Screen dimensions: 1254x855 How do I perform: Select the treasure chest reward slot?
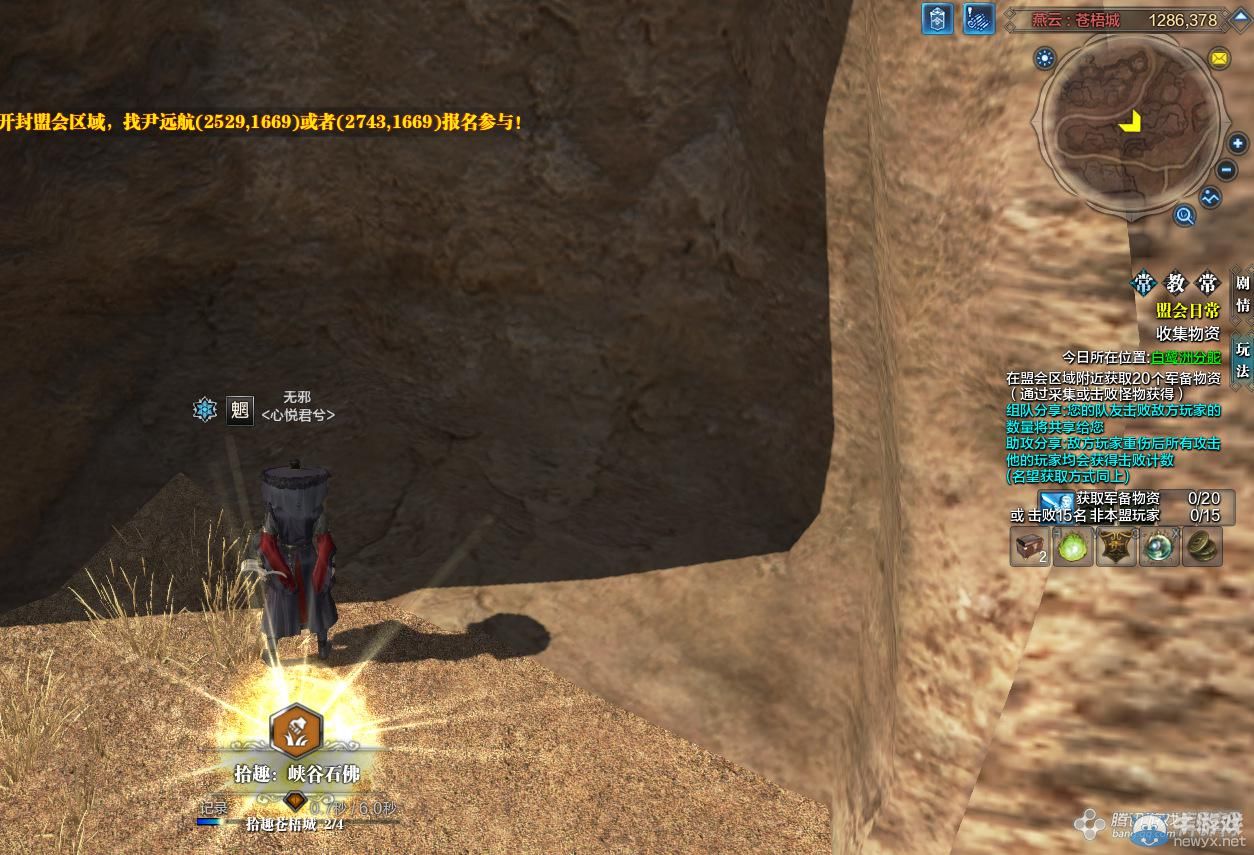[x=1029, y=547]
